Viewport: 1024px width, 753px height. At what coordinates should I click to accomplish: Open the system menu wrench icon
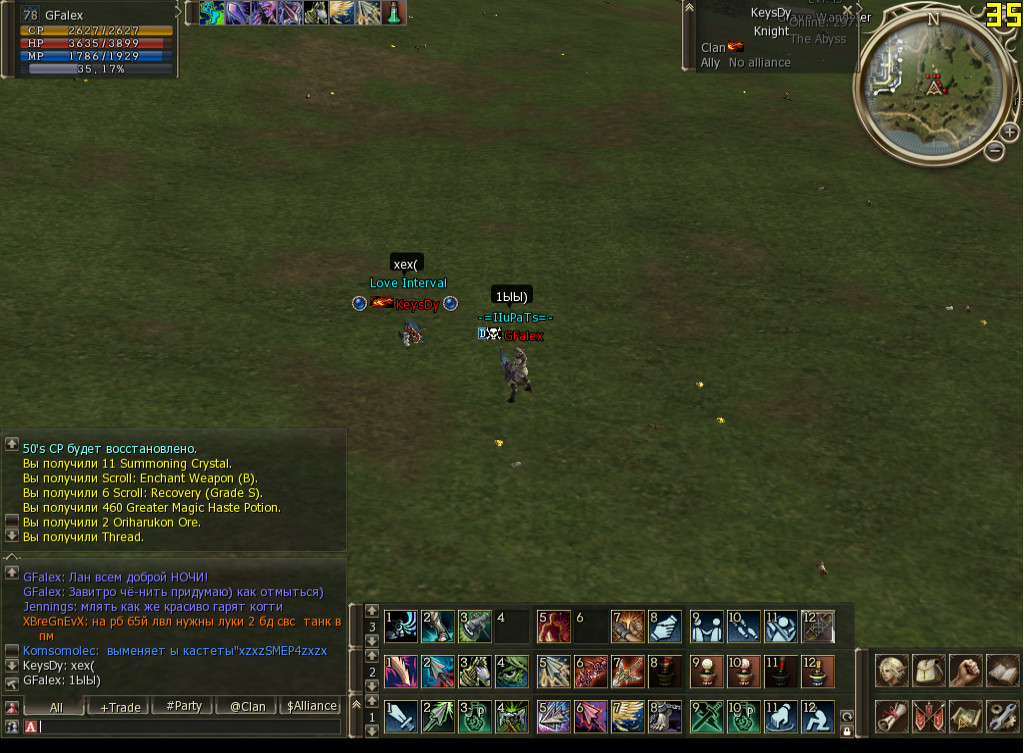(1002, 716)
